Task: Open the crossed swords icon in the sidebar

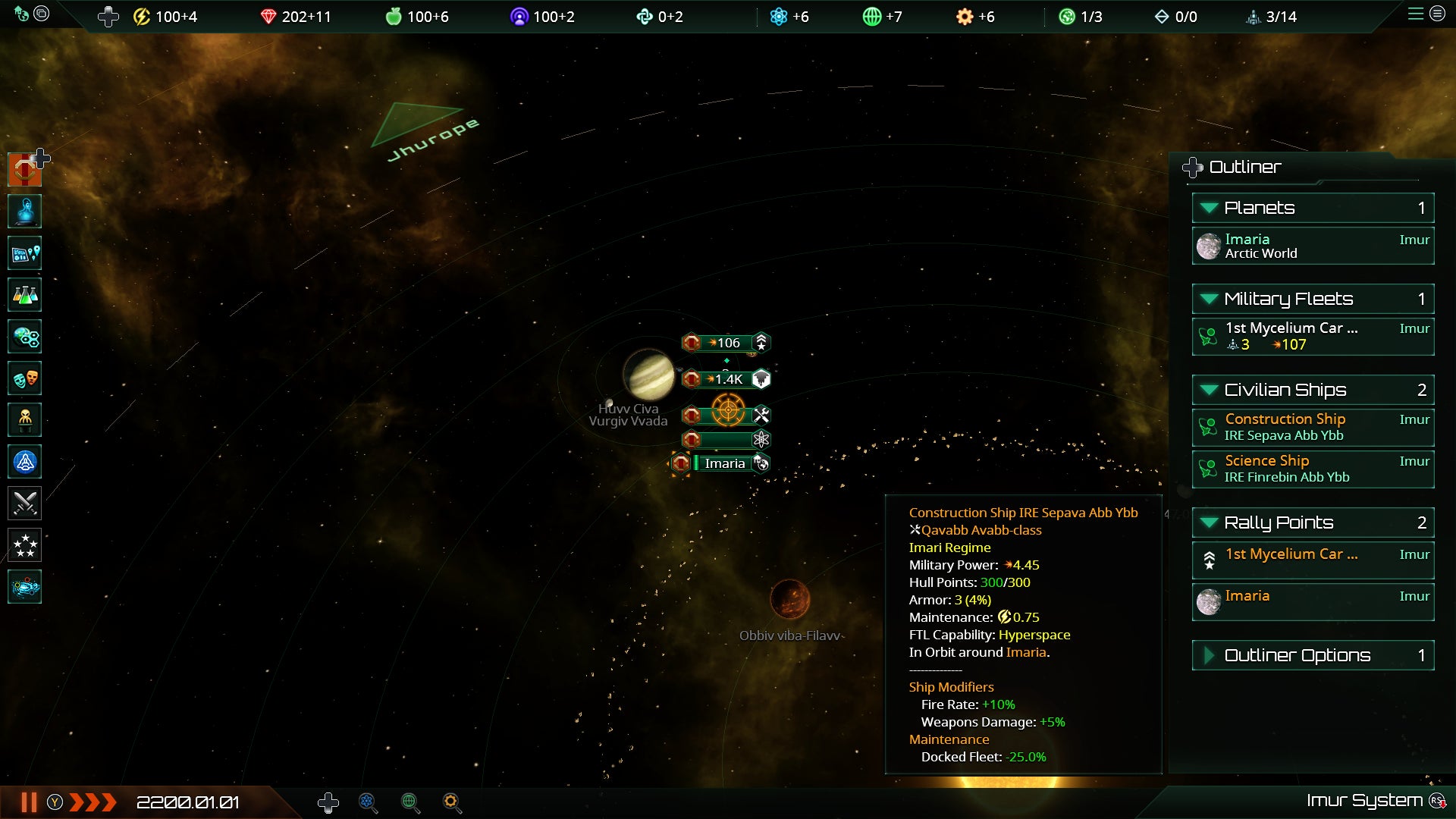Action: pyautogui.click(x=24, y=504)
